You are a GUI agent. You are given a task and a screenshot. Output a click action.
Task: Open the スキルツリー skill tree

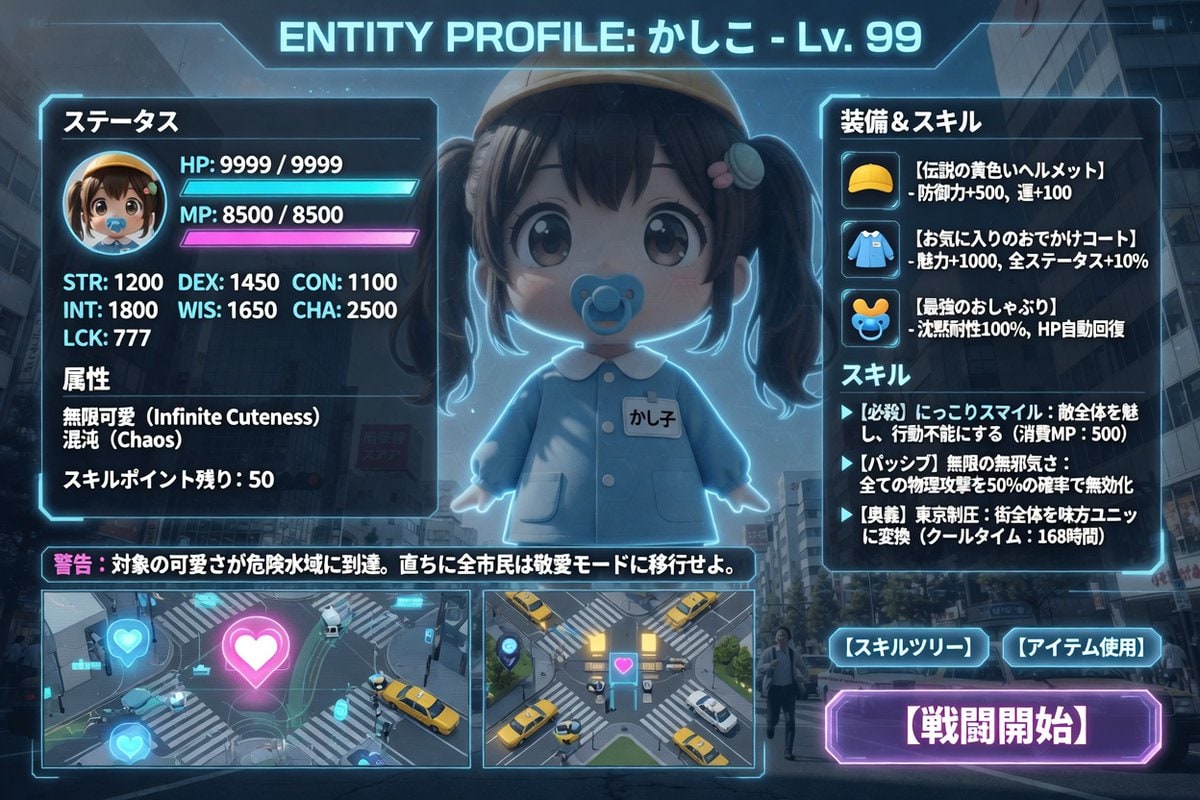click(908, 648)
